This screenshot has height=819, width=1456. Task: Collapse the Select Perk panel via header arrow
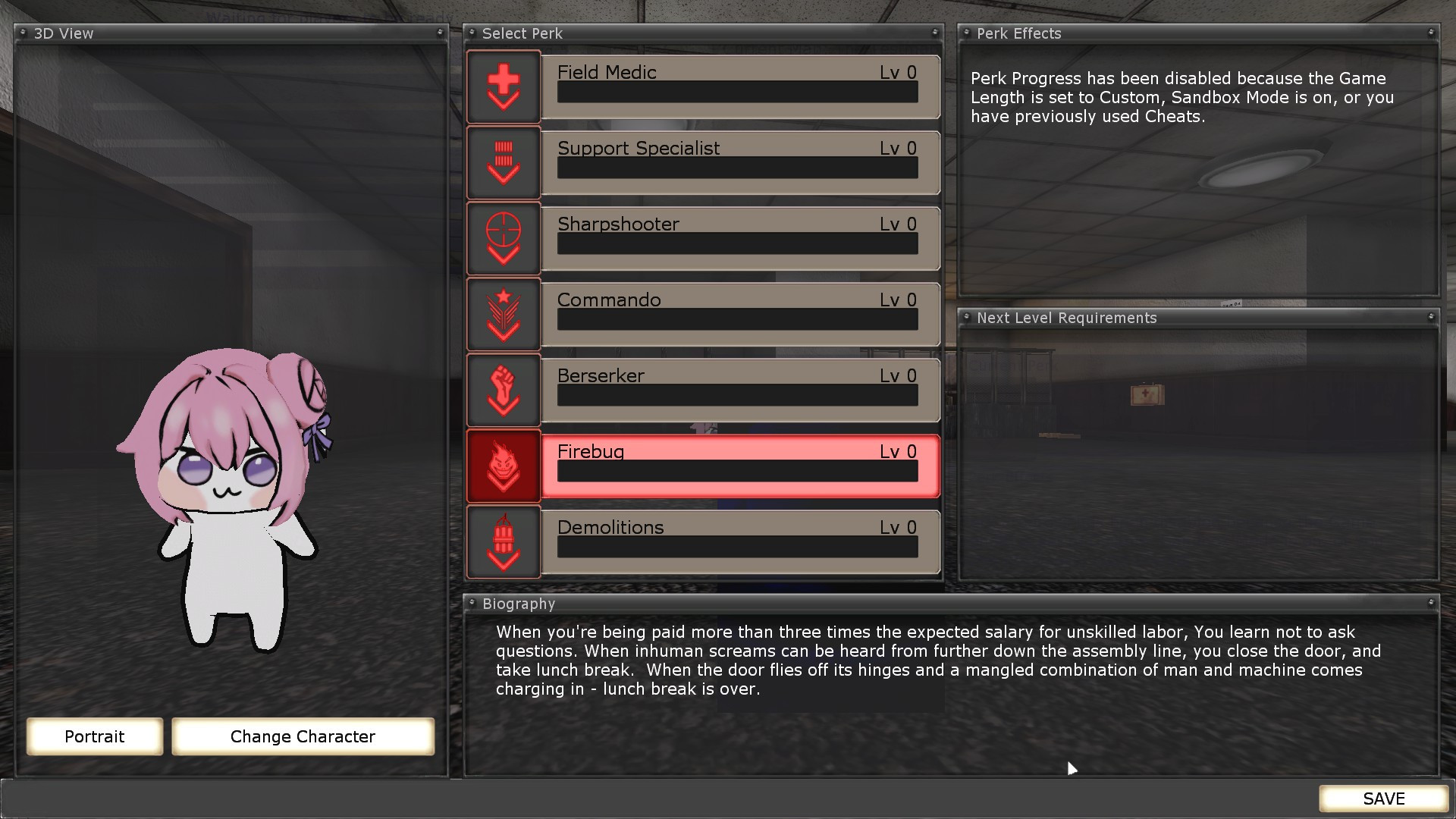pos(472,33)
